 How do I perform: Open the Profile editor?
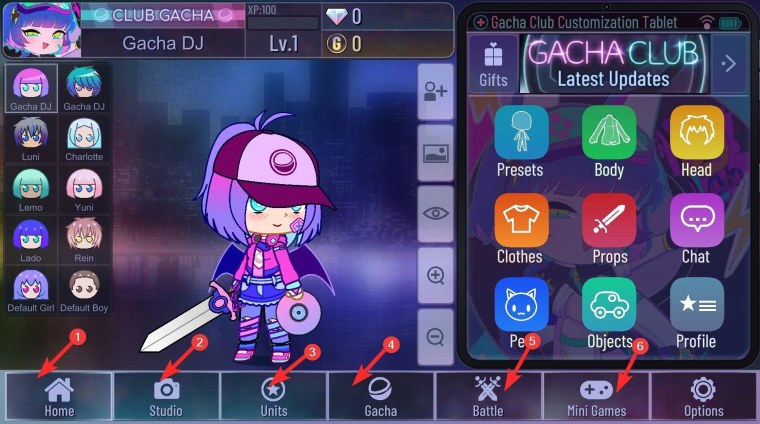point(696,312)
